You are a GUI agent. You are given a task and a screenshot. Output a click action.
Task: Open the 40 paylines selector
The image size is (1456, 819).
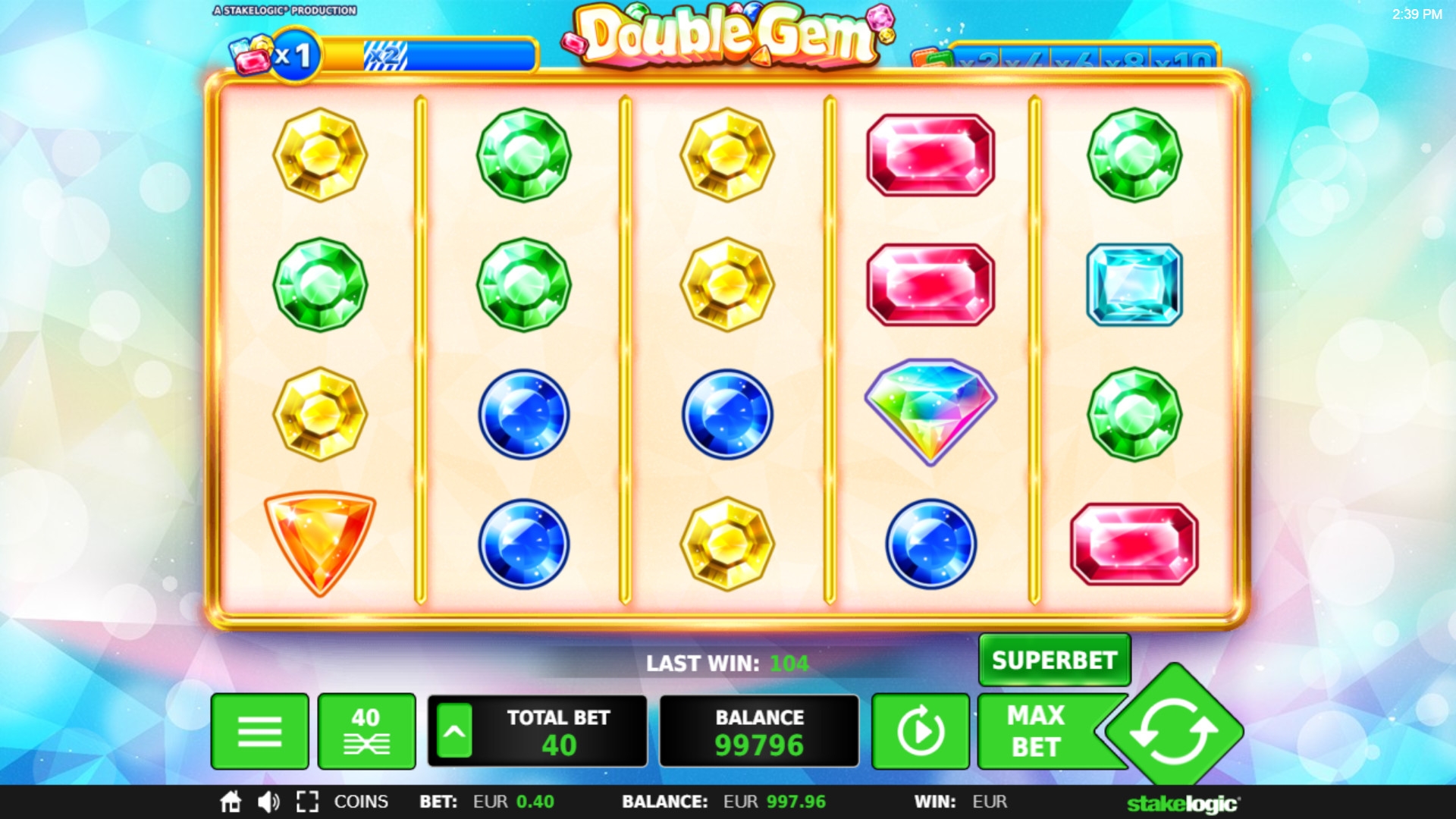[x=366, y=731]
